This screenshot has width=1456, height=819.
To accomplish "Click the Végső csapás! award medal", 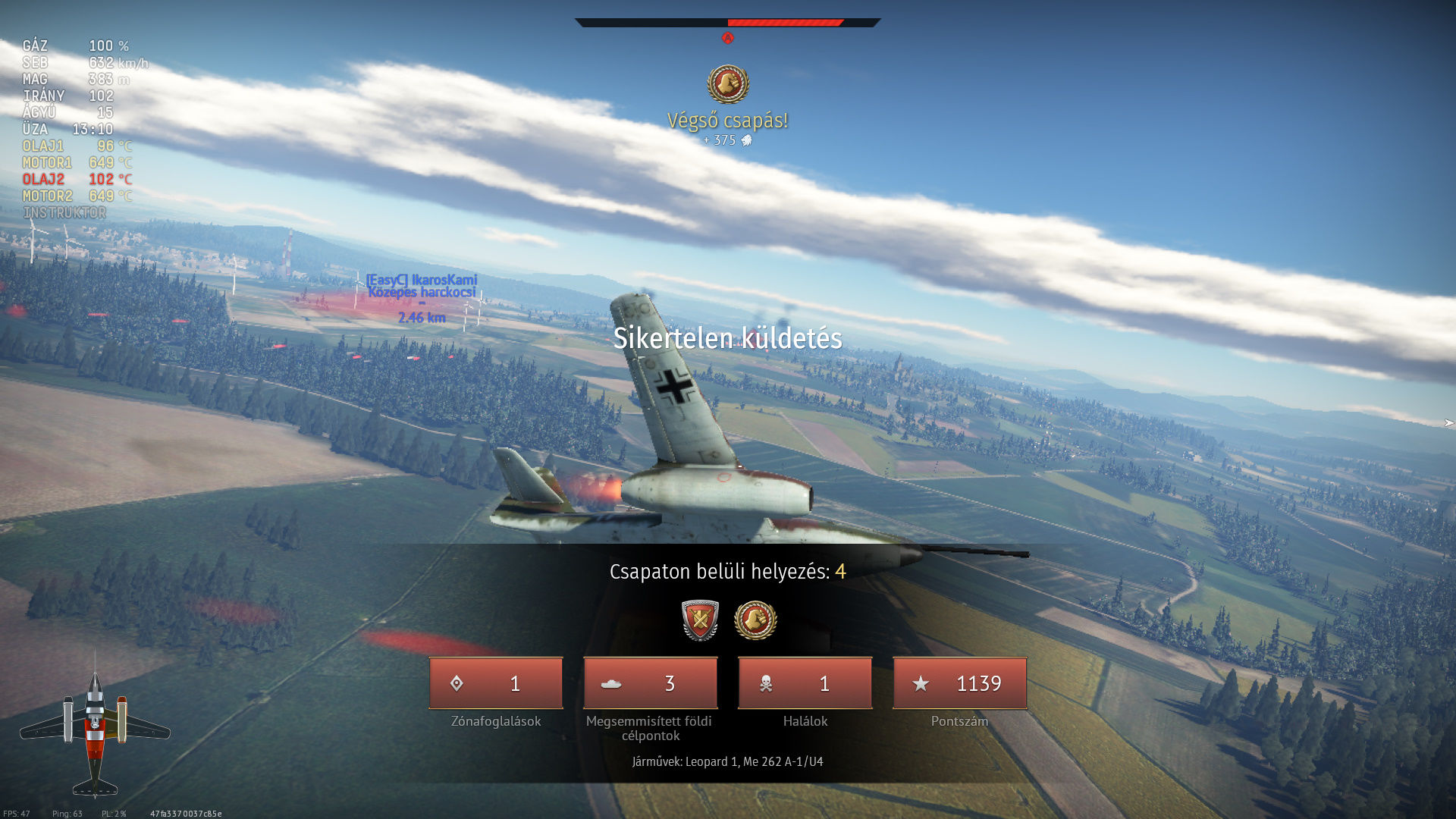I will [728, 83].
